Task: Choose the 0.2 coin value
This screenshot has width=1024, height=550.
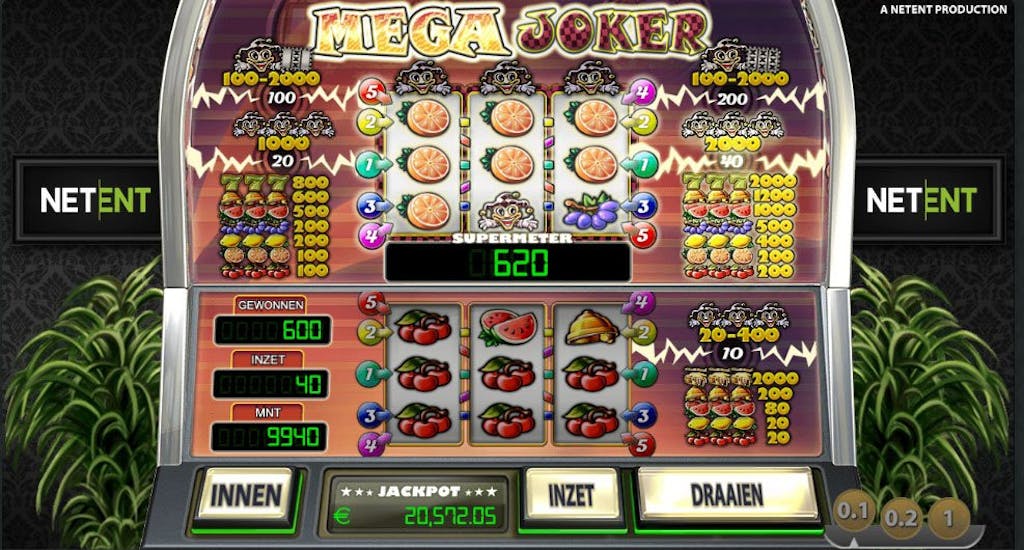Action: pyautogui.click(x=899, y=517)
